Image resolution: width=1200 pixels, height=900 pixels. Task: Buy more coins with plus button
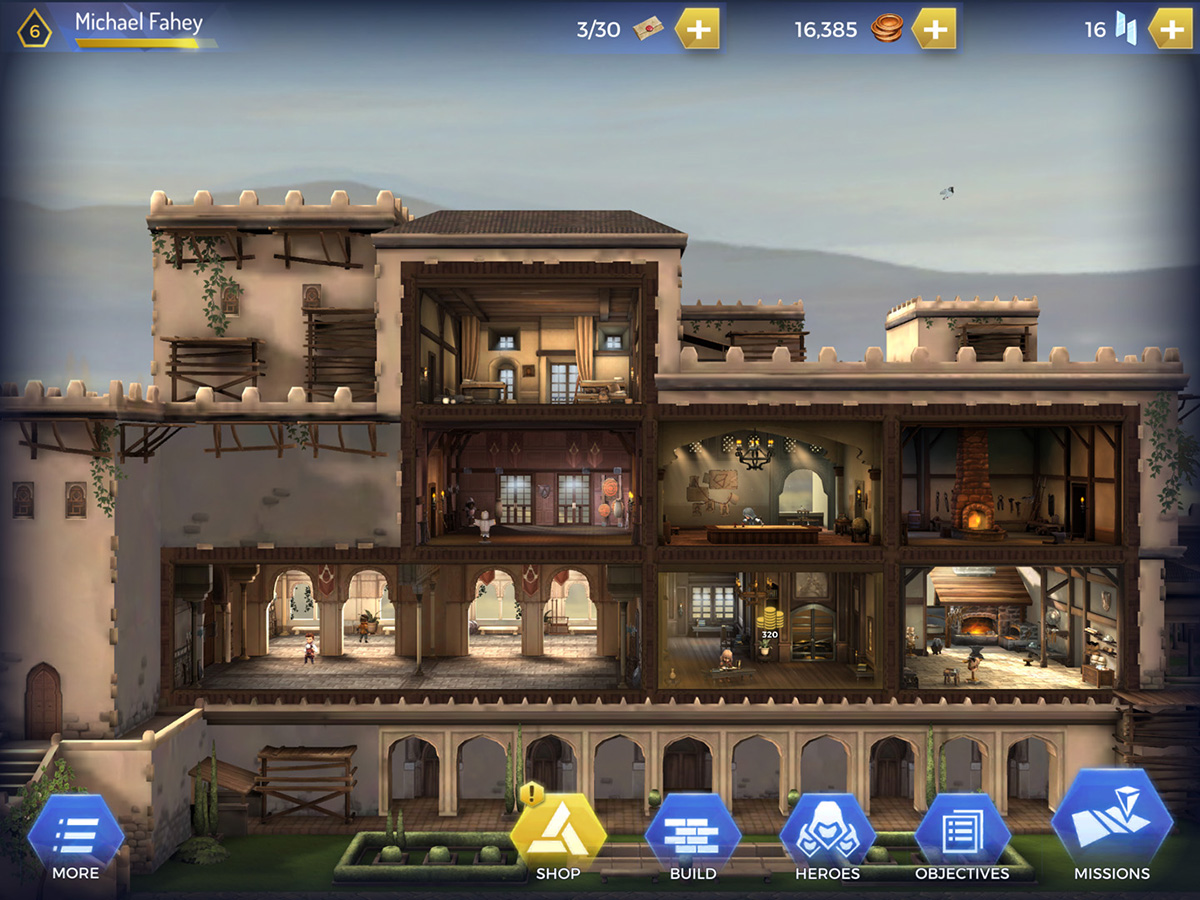pos(934,29)
